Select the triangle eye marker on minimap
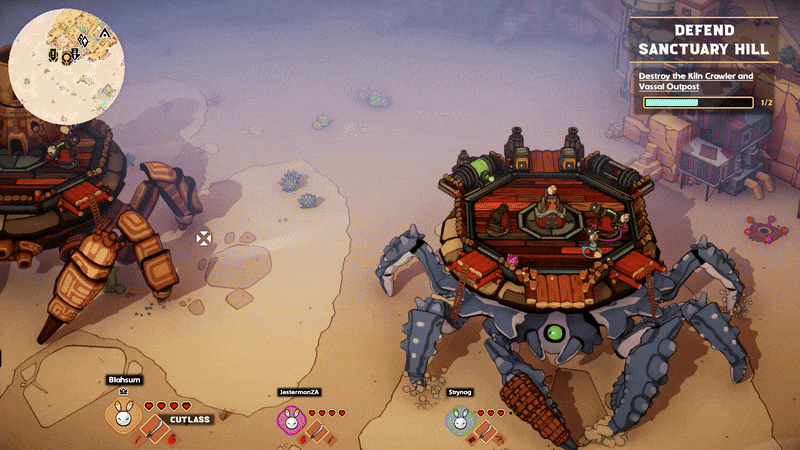Screen dimensions: 800x450 [103, 33]
